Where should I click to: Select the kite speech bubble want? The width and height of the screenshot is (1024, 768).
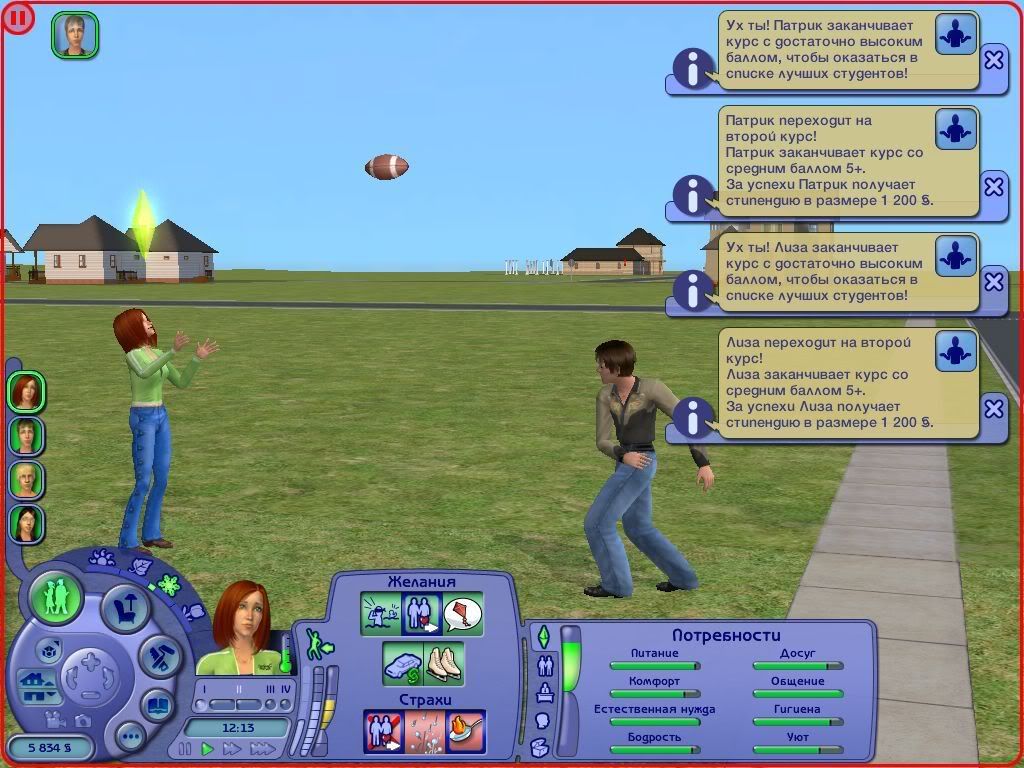(463, 613)
